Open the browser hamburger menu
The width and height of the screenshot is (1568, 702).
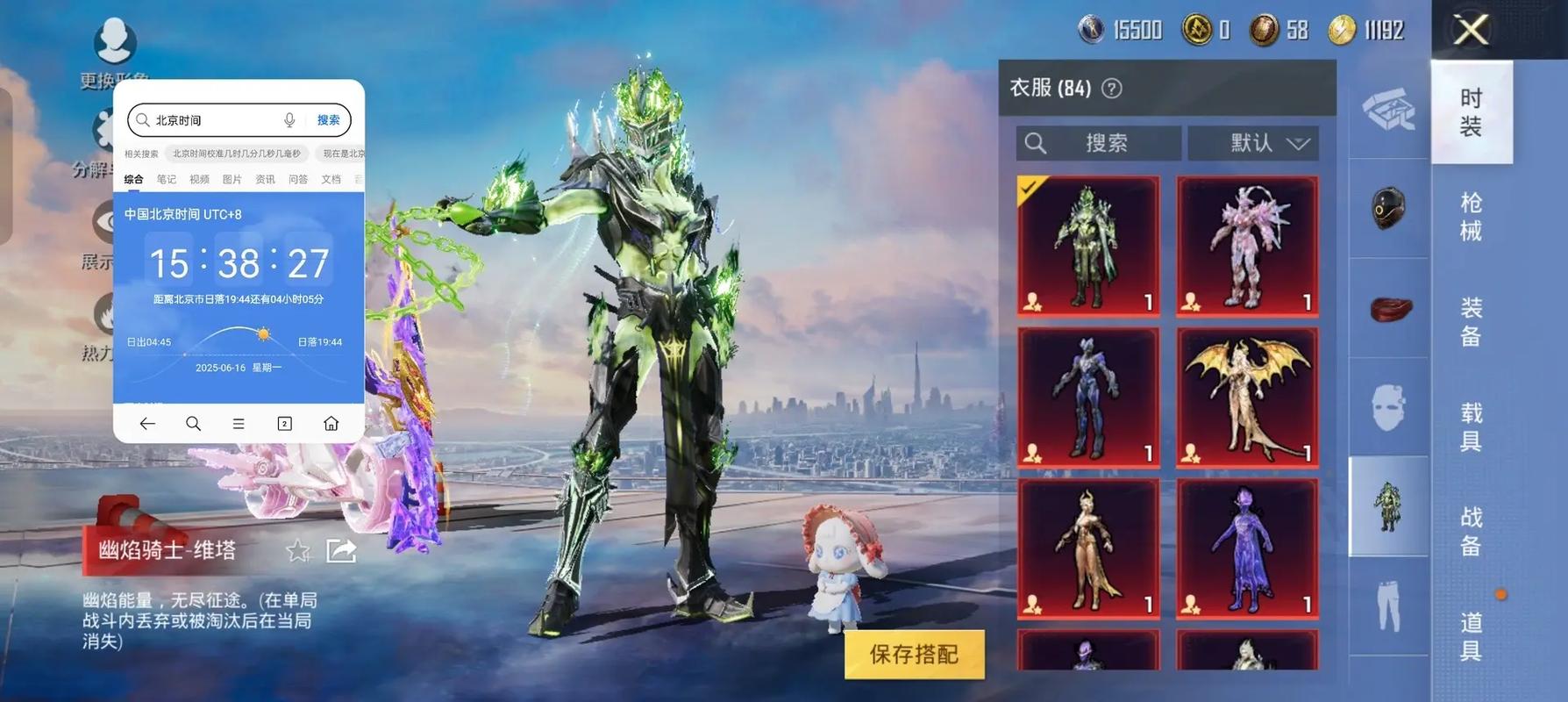tap(238, 422)
